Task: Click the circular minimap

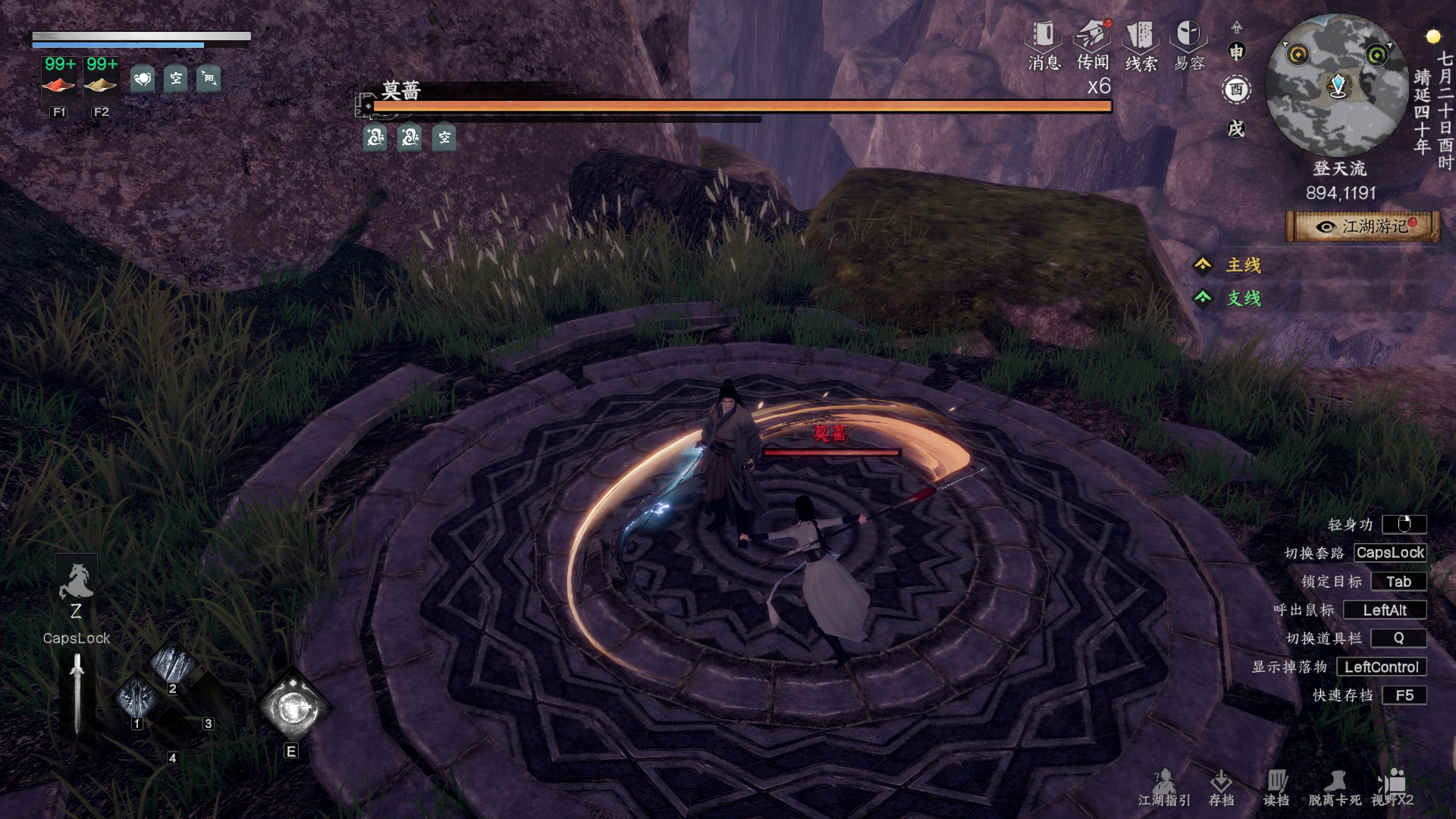Action: pos(1336,85)
